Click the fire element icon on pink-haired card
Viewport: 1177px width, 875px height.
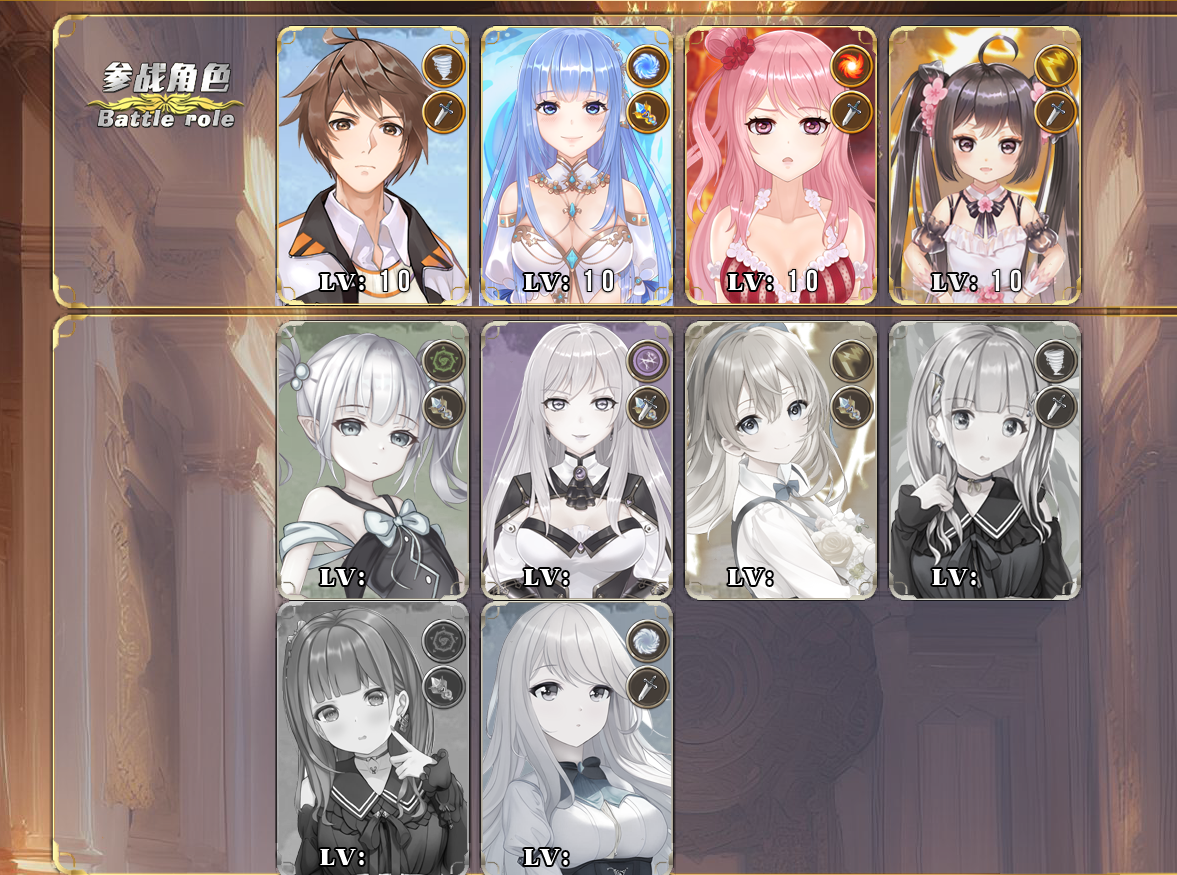click(851, 66)
